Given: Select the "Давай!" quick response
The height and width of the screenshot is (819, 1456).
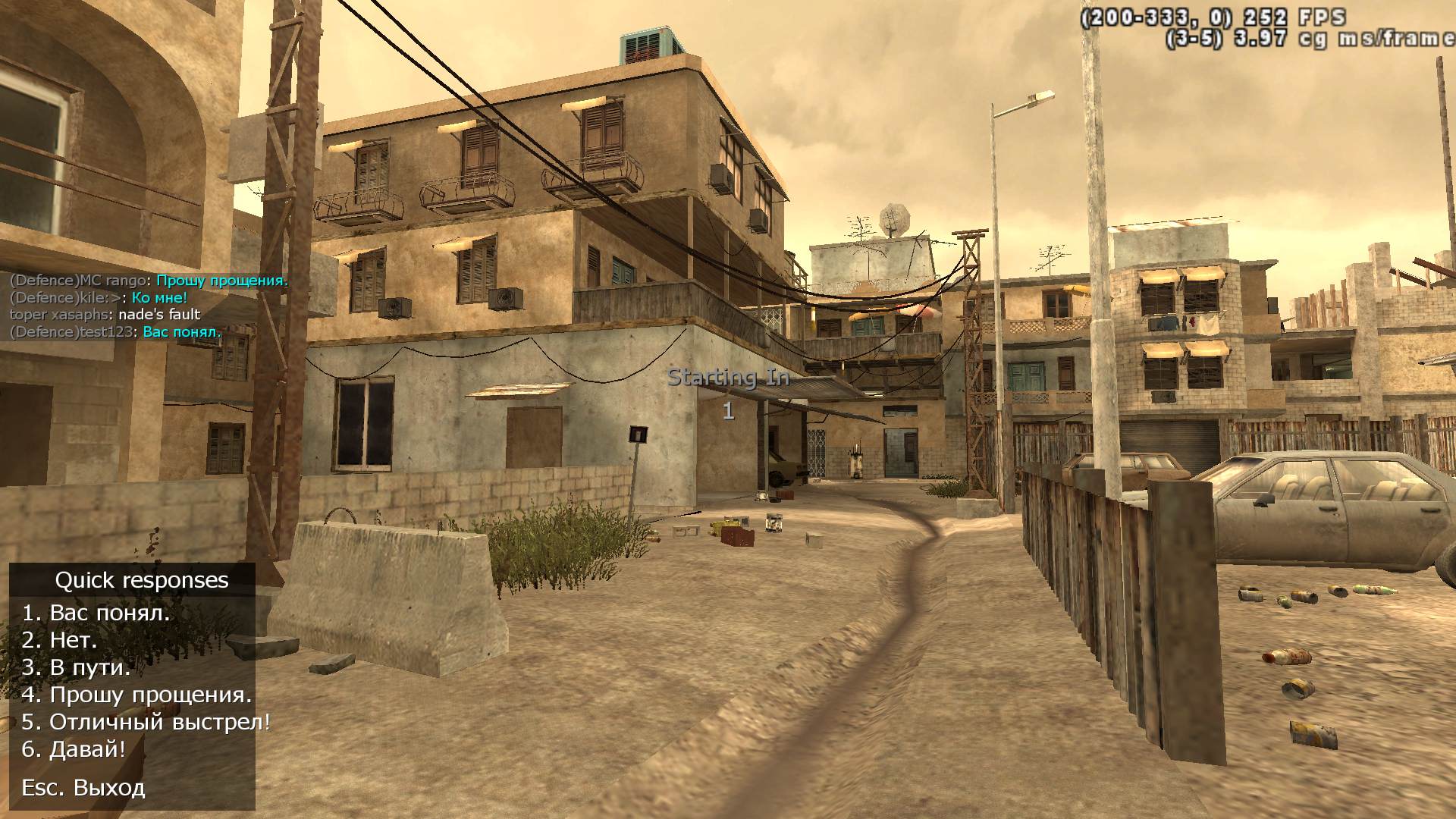Looking at the screenshot, I should click(74, 749).
